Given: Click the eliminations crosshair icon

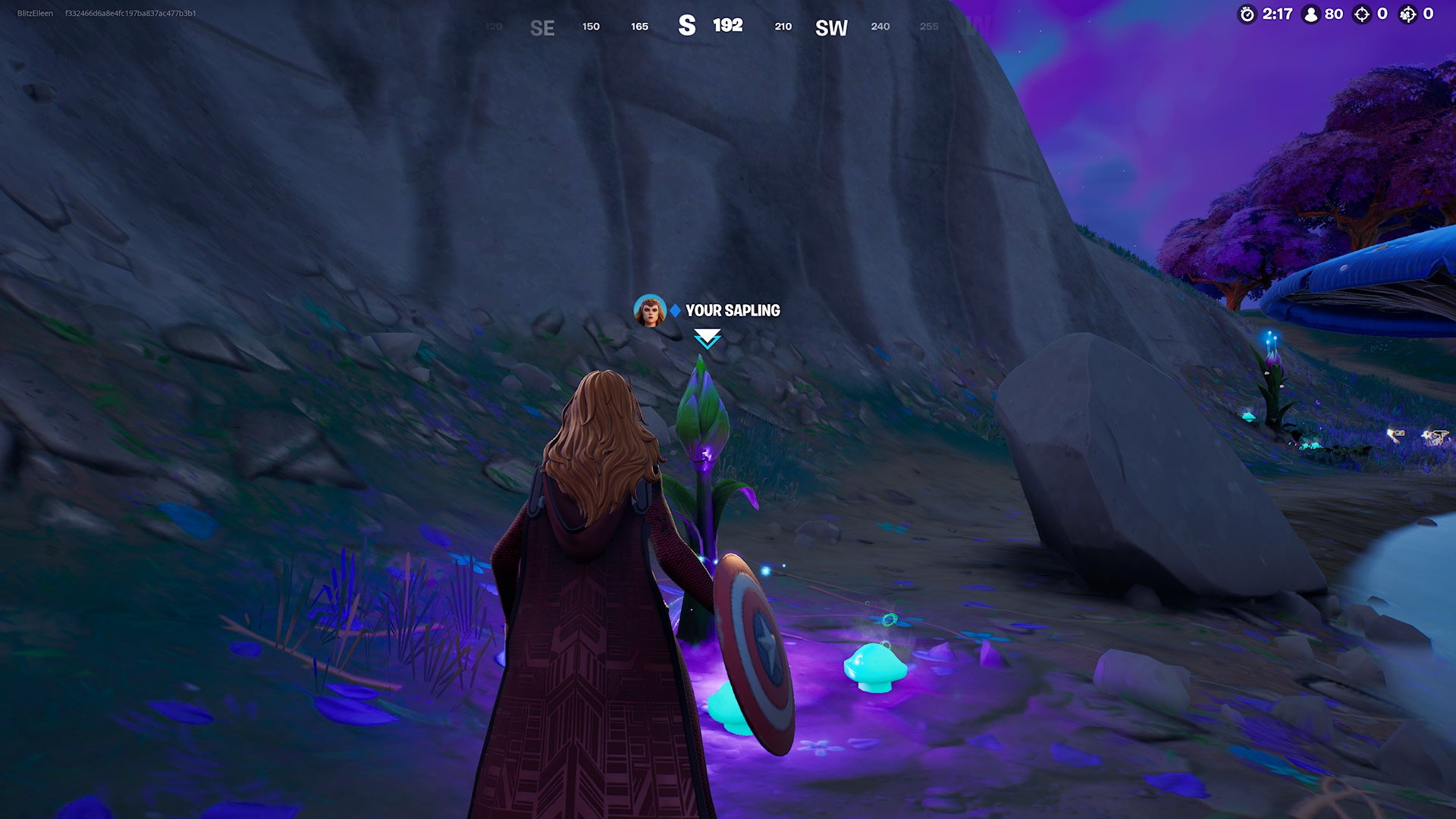Looking at the screenshot, I should (x=1363, y=14).
